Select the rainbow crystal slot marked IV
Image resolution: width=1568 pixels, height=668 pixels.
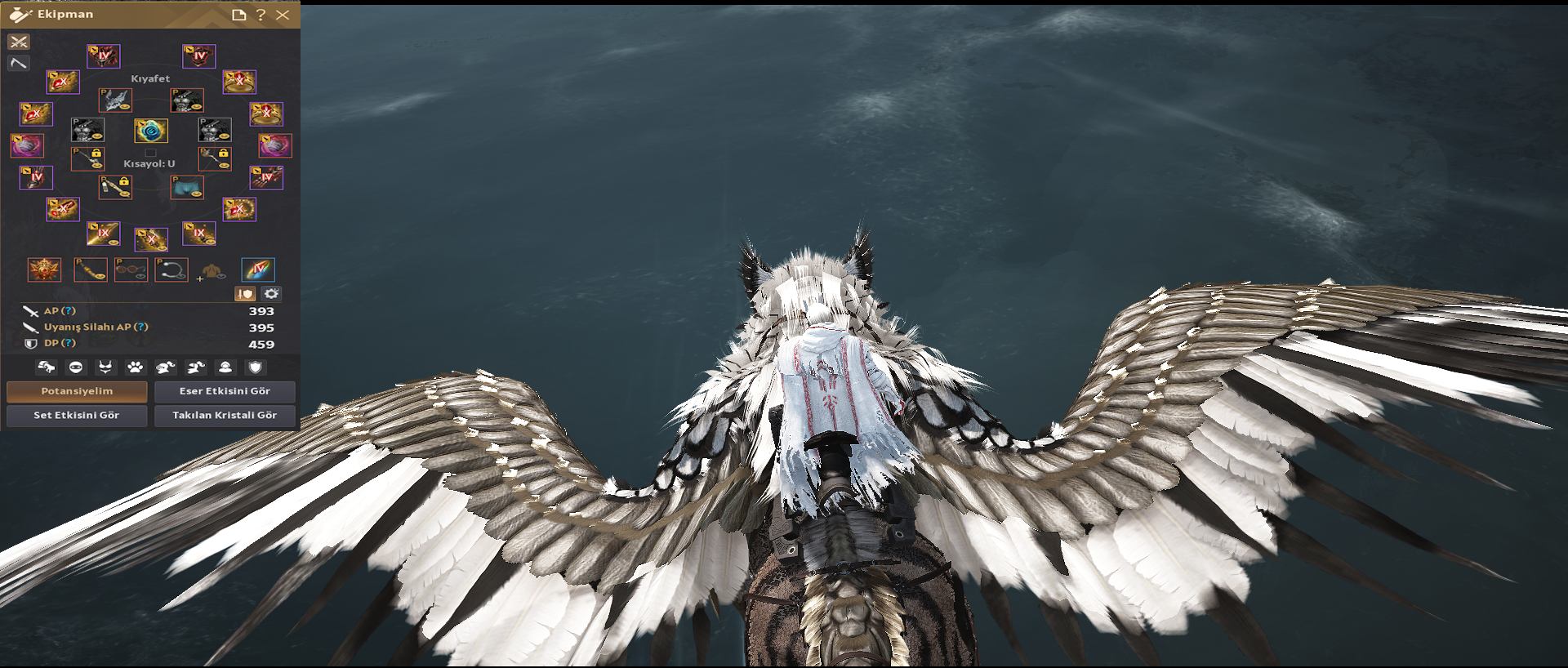[258, 269]
